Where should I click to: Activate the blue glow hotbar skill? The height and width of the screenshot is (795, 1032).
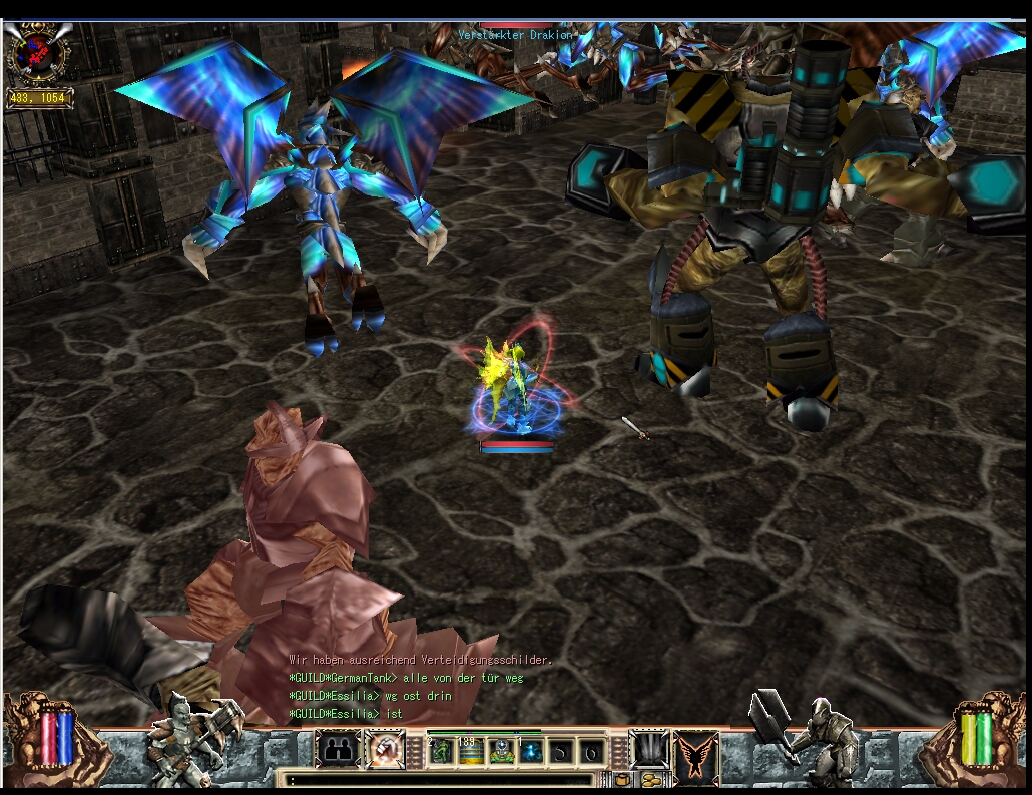(x=531, y=751)
